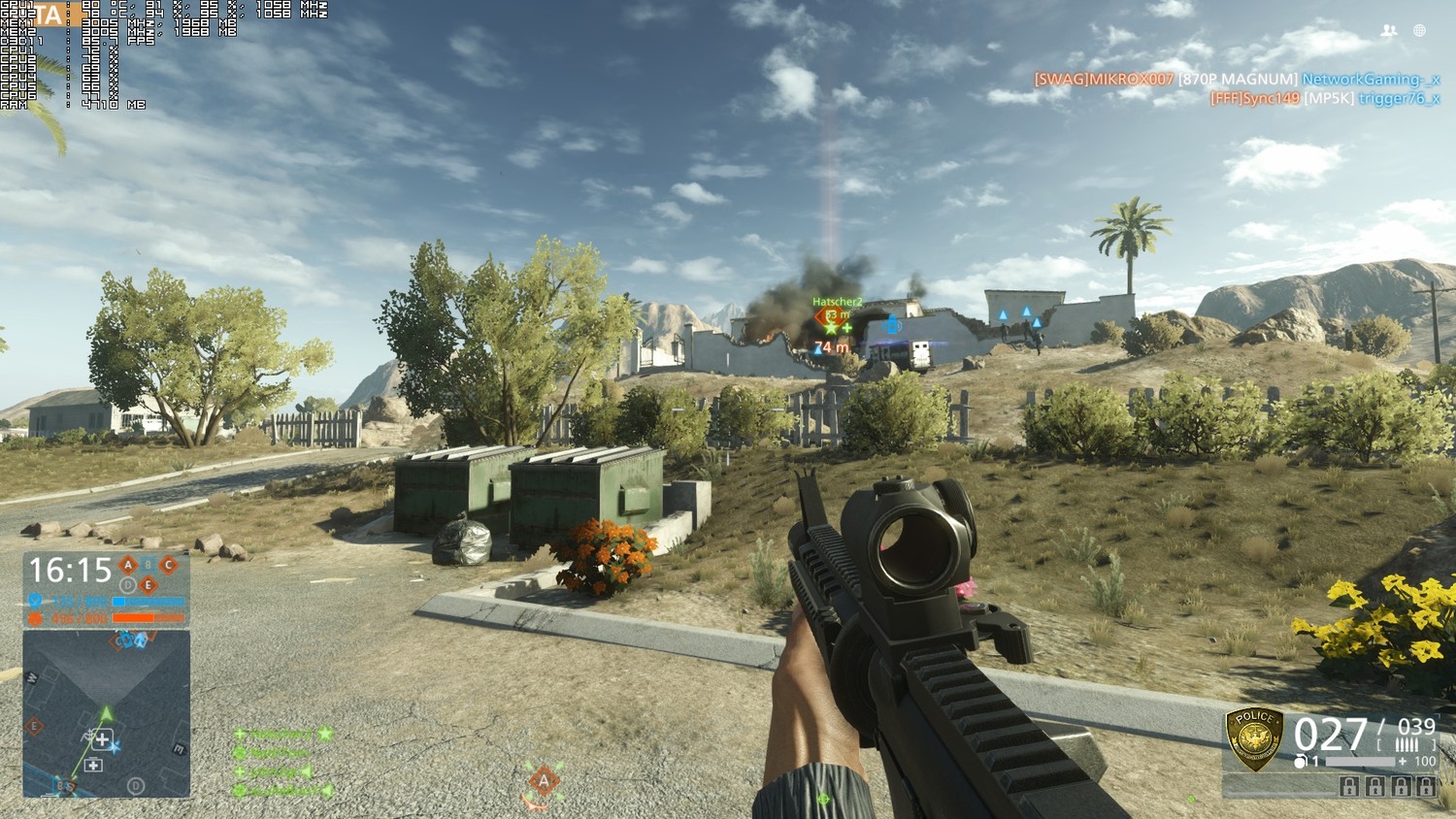The width and height of the screenshot is (1456, 819).
Task: Click the blue police team ticket icon
Action: (x=36, y=602)
